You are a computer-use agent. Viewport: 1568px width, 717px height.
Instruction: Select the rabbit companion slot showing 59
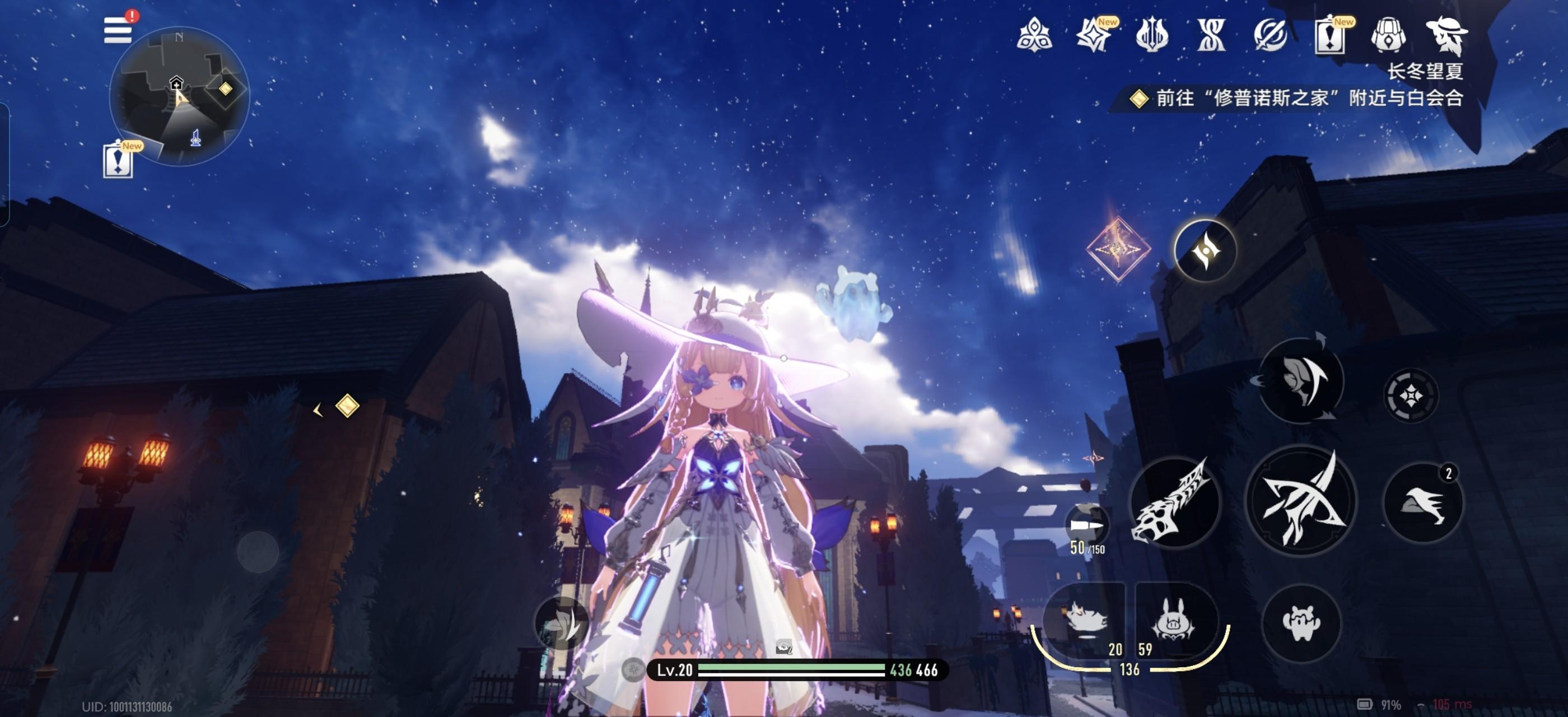(x=1175, y=622)
